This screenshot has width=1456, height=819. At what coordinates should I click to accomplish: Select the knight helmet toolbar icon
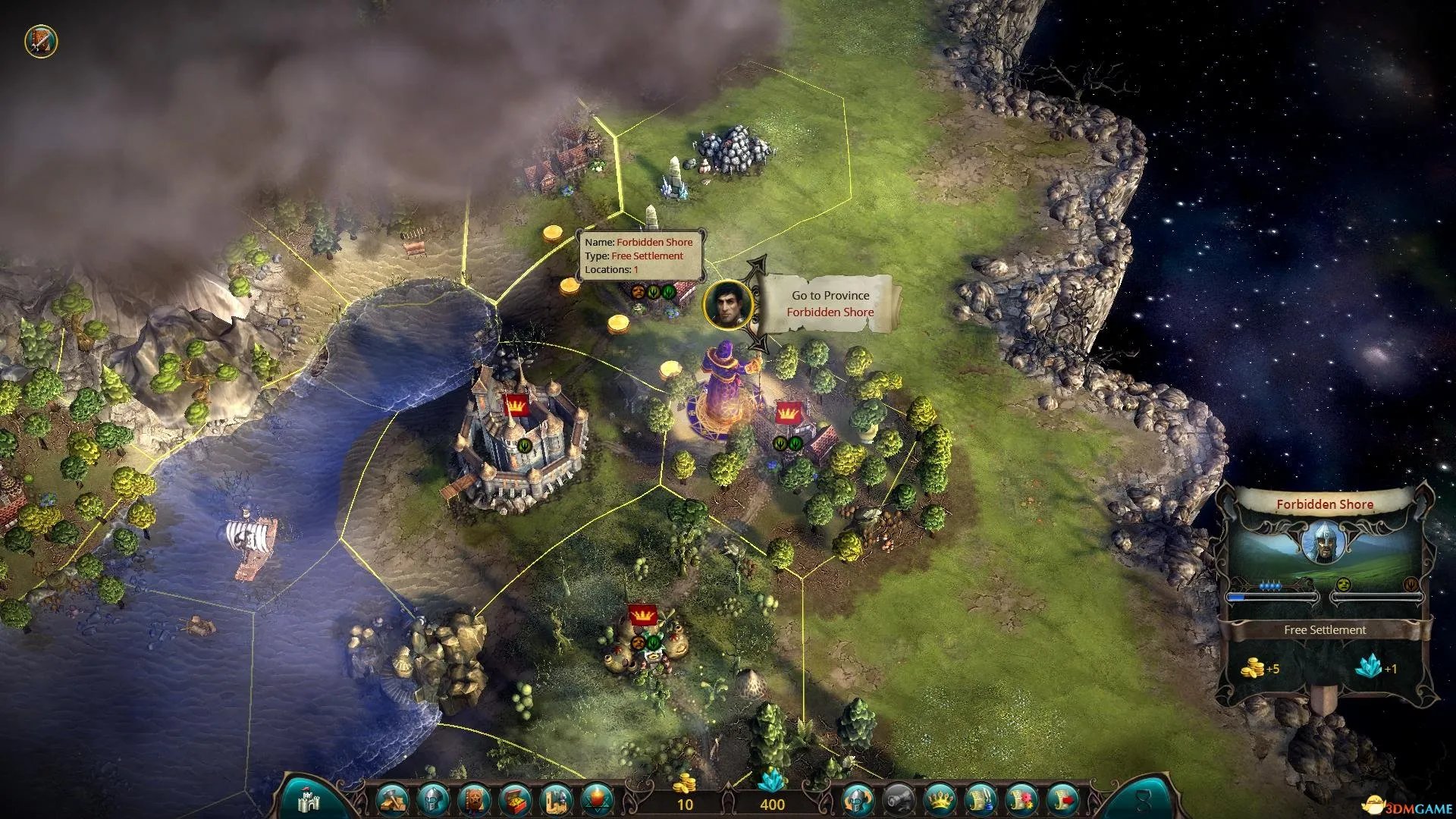[434, 800]
